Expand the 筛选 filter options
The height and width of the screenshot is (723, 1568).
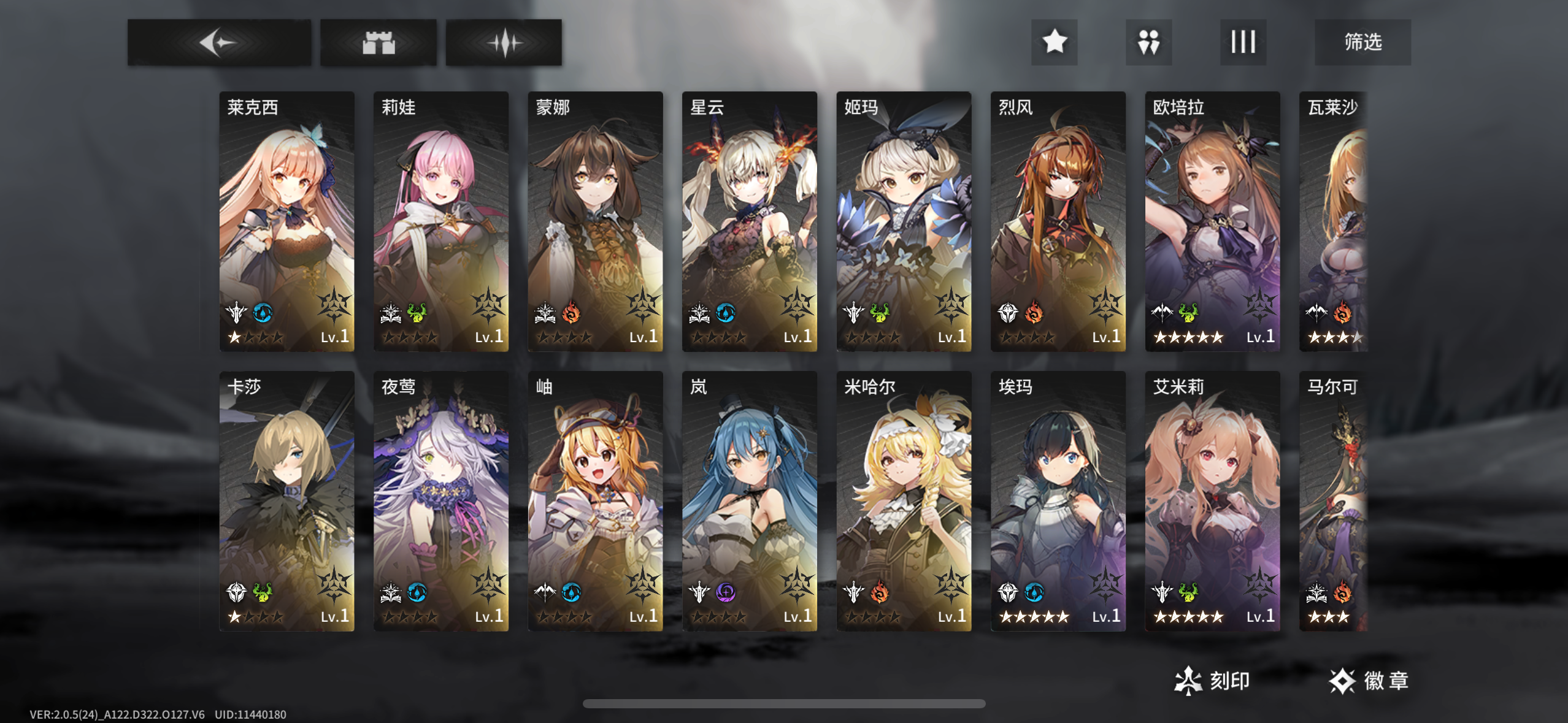[x=1362, y=42]
